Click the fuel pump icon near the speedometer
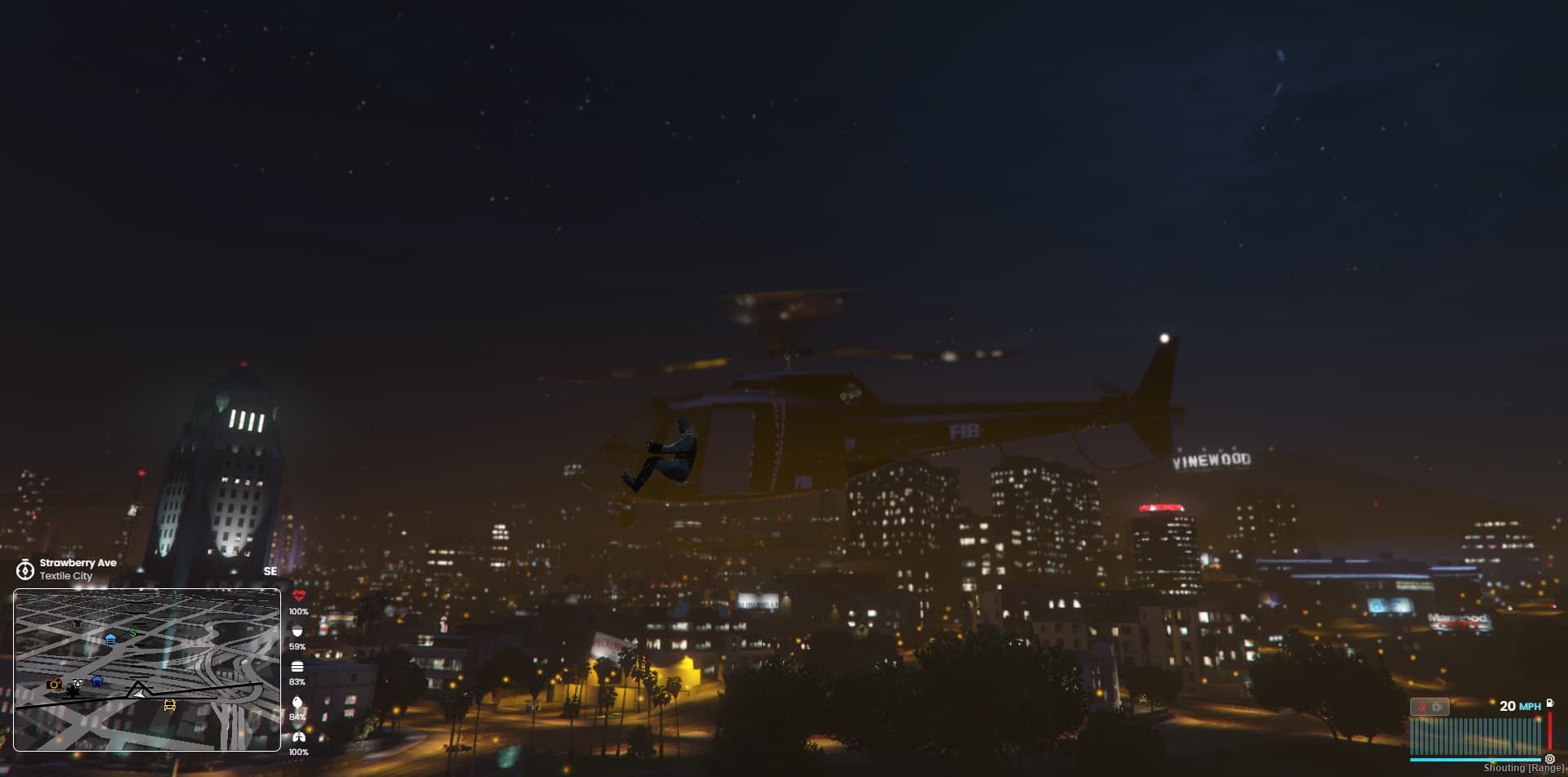The image size is (1568, 777). [1550, 704]
